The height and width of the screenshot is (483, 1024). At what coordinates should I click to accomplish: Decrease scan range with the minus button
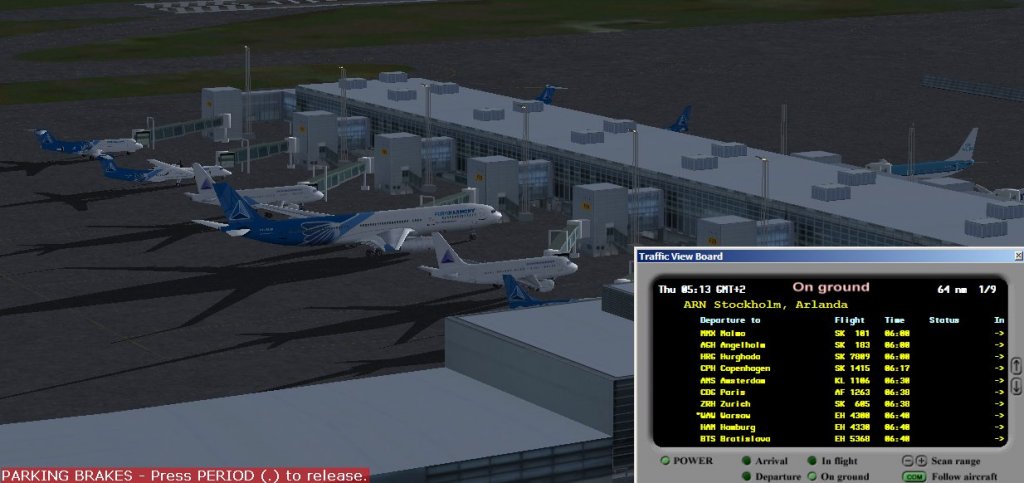tap(907, 461)
